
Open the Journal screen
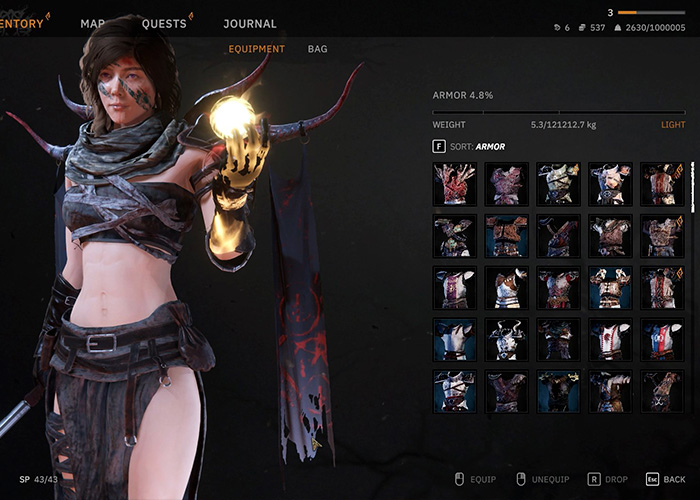250,24
